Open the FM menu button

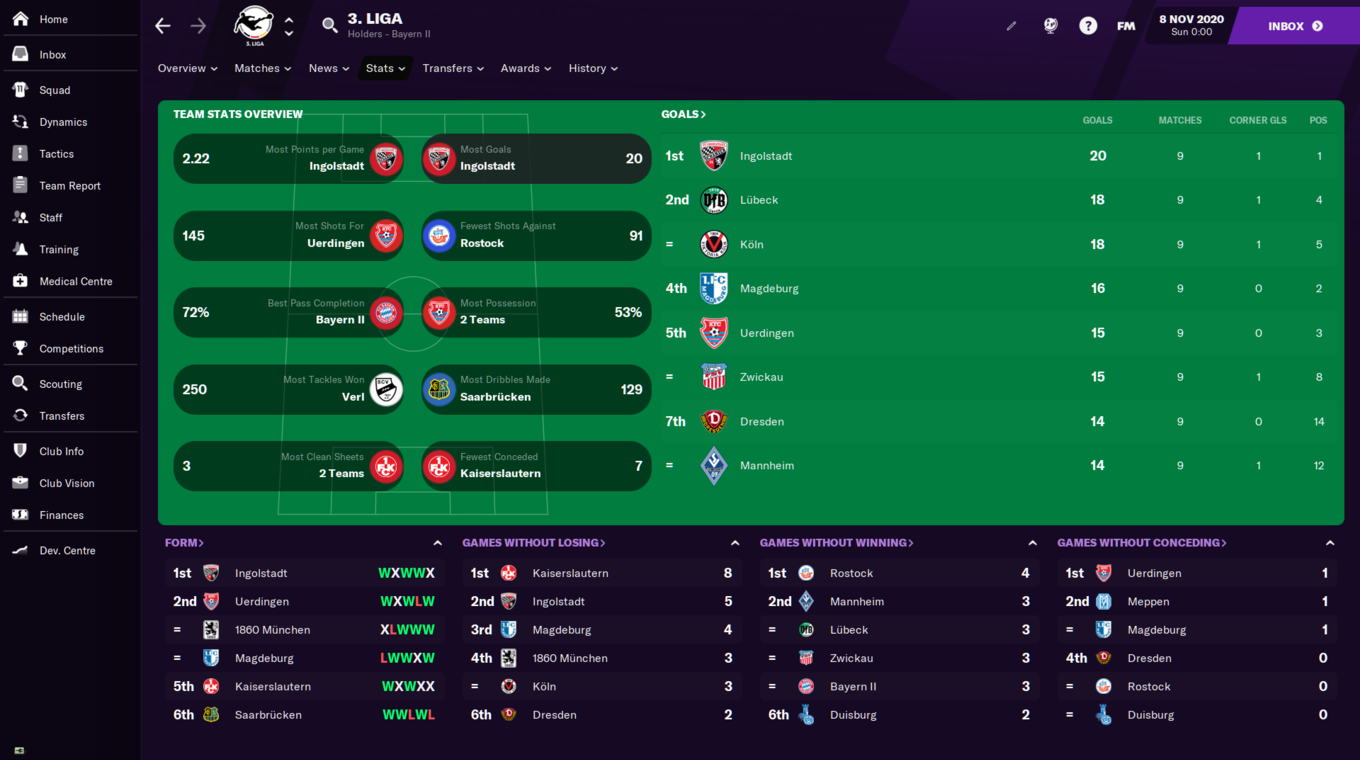(1126, 26)
